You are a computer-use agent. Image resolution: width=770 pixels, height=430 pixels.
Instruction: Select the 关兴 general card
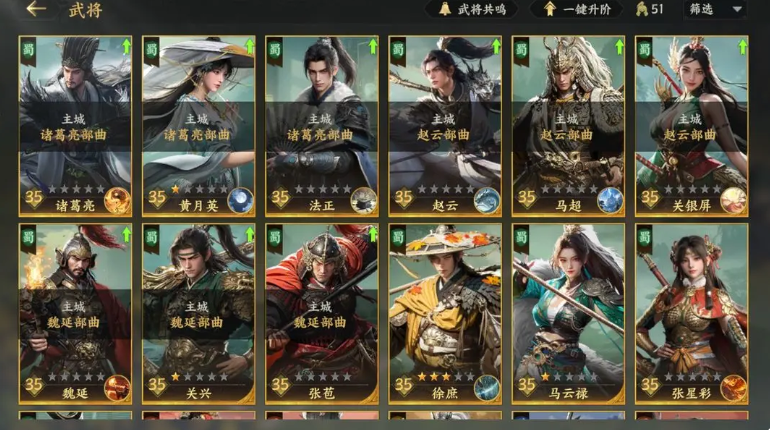click(x=198, y=312)
